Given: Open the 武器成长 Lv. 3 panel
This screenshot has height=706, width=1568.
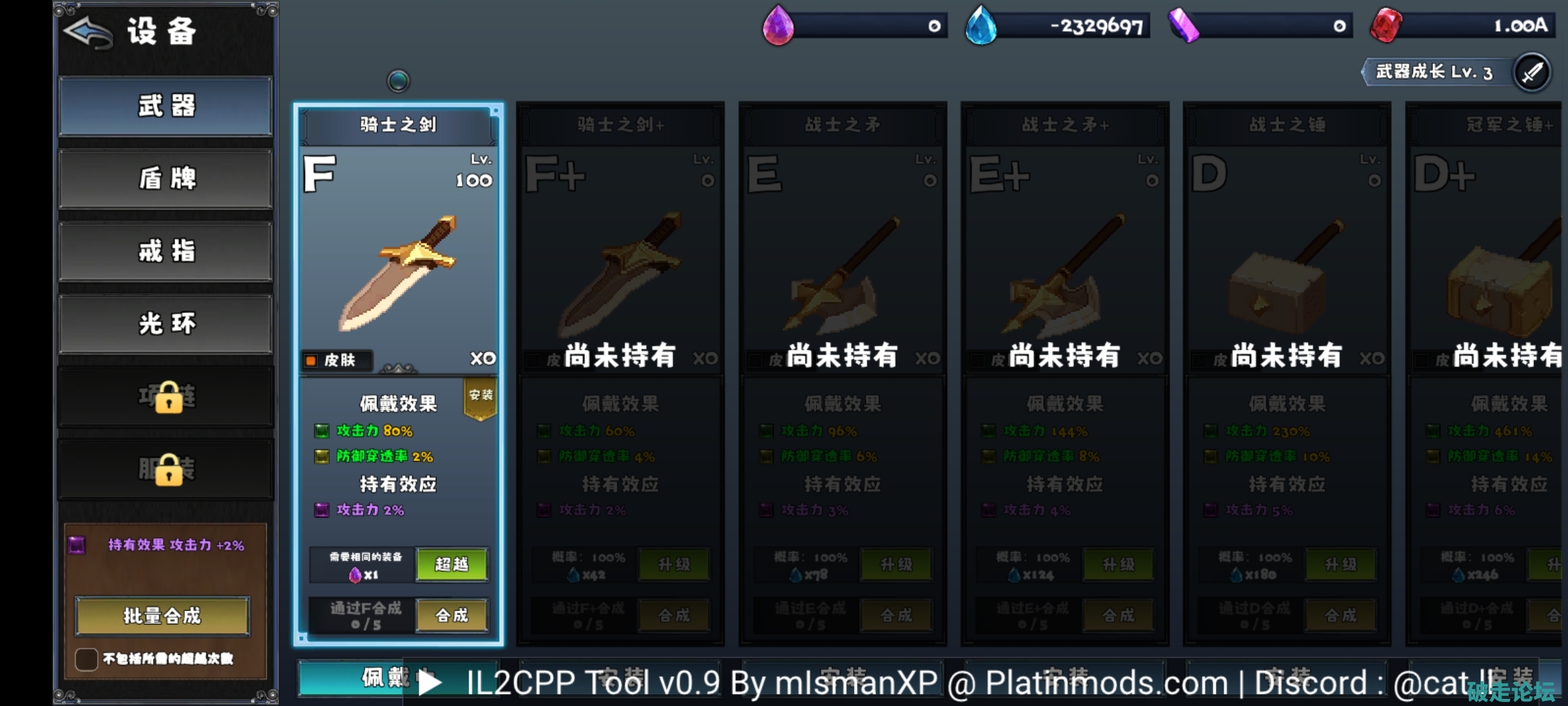Looking at the screenshot, I should click(x=1437, y=72).
